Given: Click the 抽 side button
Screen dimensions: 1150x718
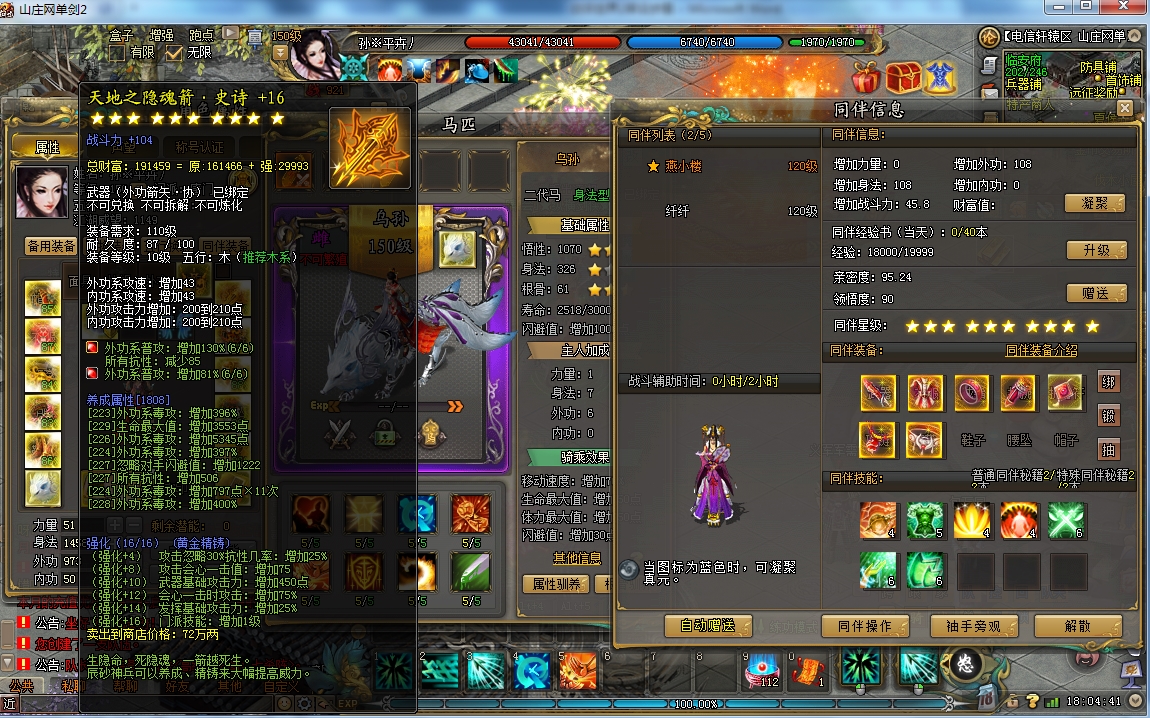Looking at the screenshot, I should [1108, 449].
